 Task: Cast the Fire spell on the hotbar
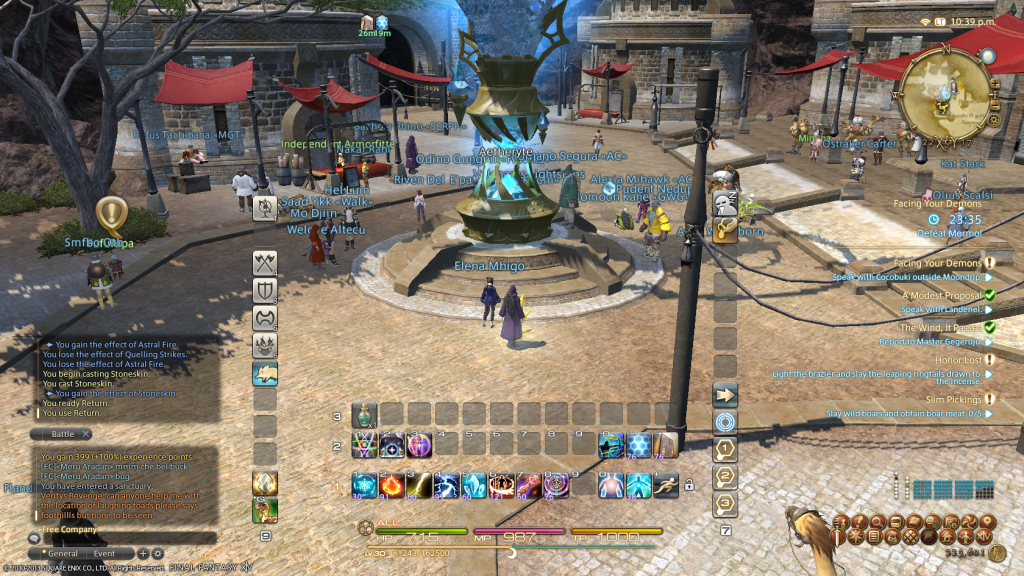(x=392, y=485)
